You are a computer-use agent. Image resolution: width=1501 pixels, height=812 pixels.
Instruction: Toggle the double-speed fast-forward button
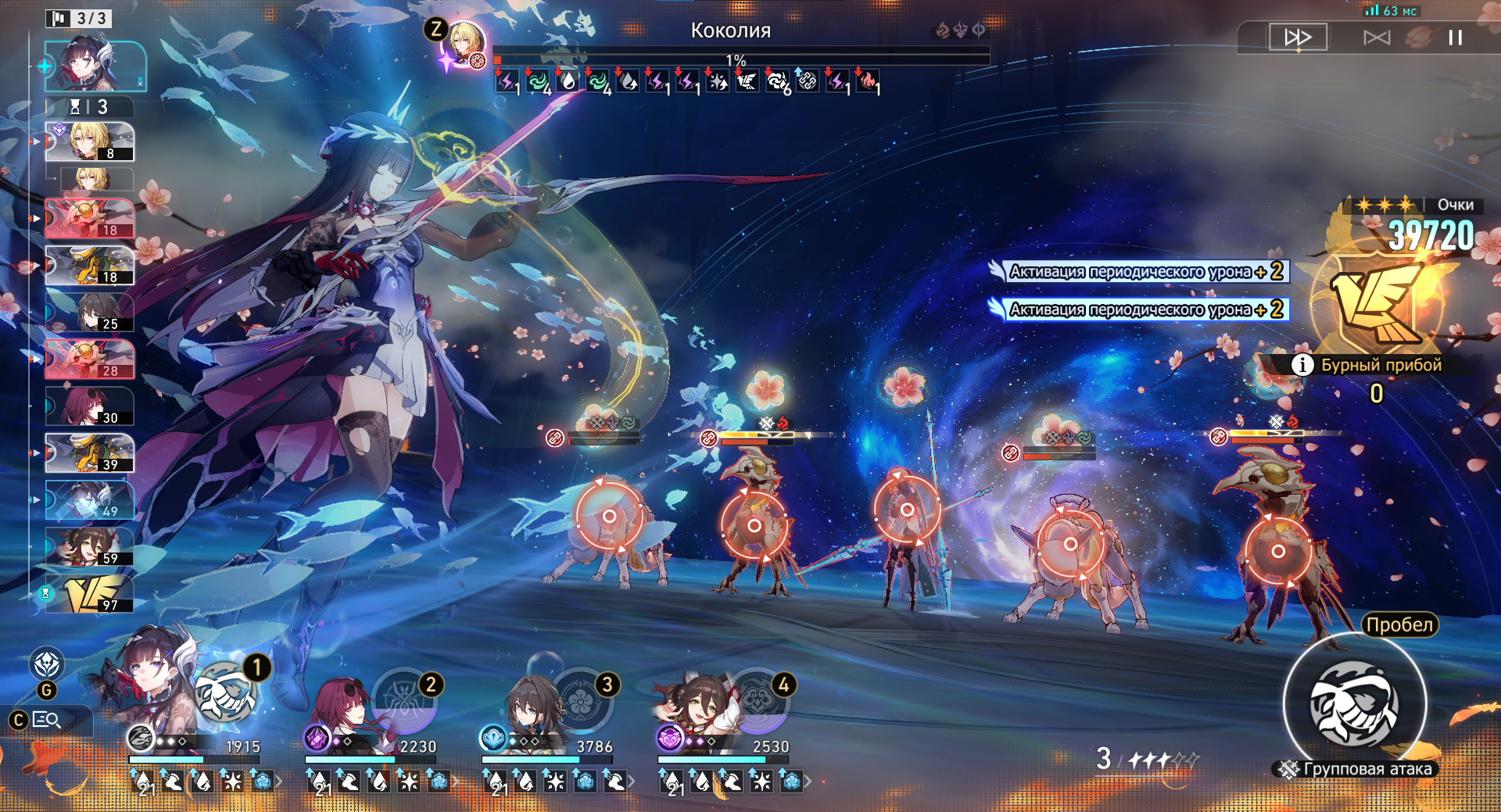tap(1298, 37)
